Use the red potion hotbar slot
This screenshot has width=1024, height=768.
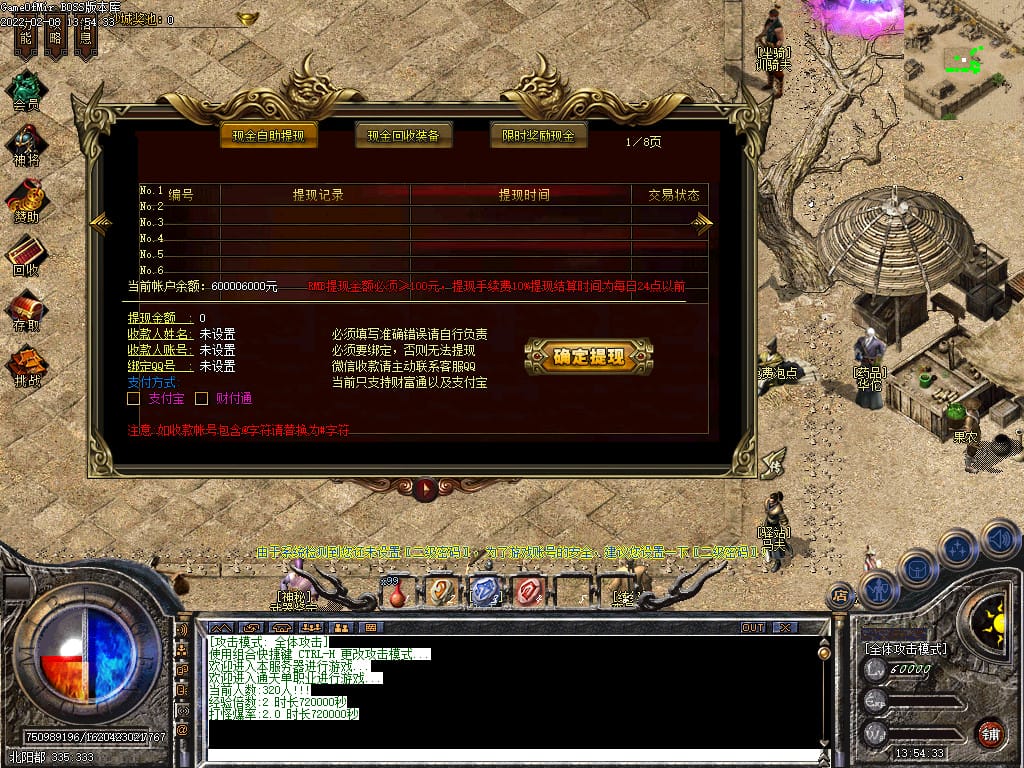[x=398, y=592]
